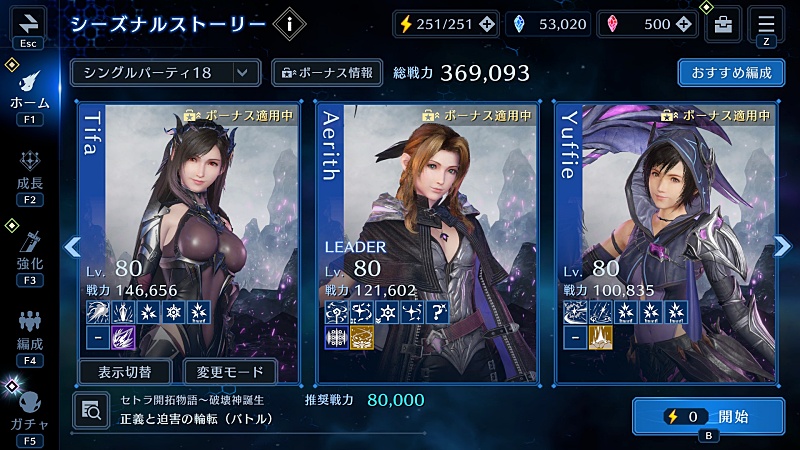This screenshot has height=450, width=800.
Task: Open the hamburger menu
Action: point(768,22)
